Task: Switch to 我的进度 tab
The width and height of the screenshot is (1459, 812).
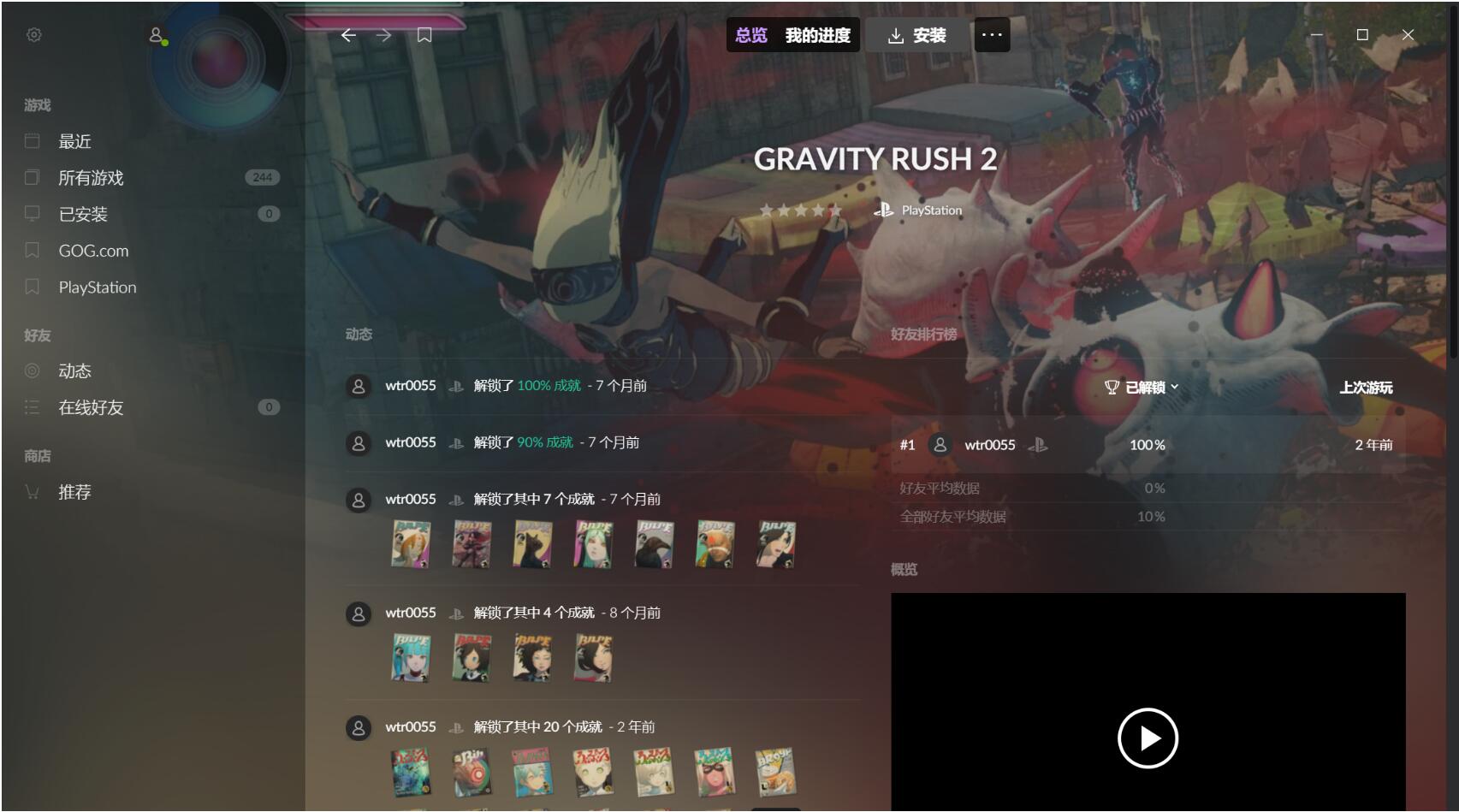Action: coord(818,35)
